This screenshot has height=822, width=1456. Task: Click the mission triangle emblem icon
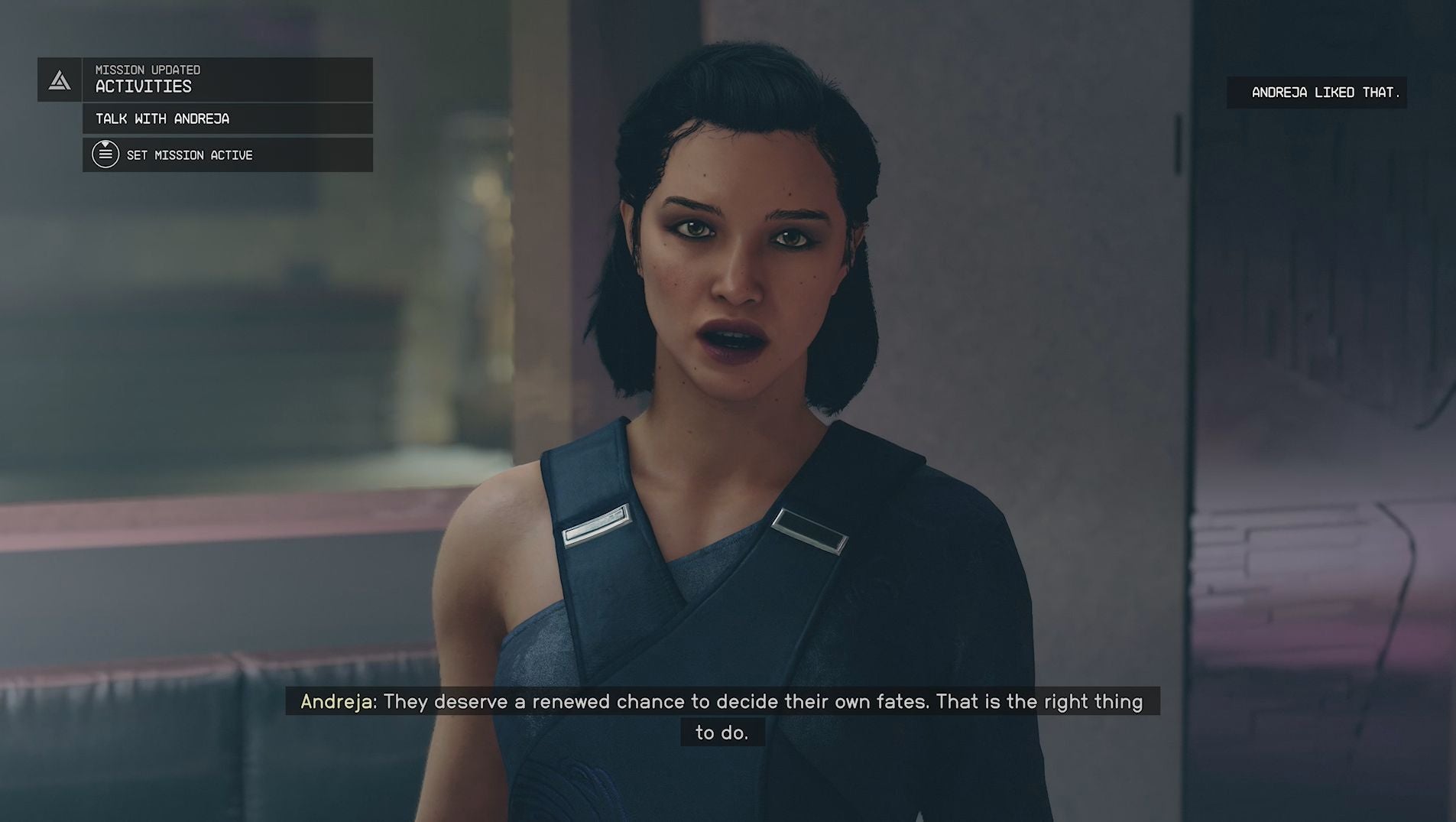tap(60, 80)
